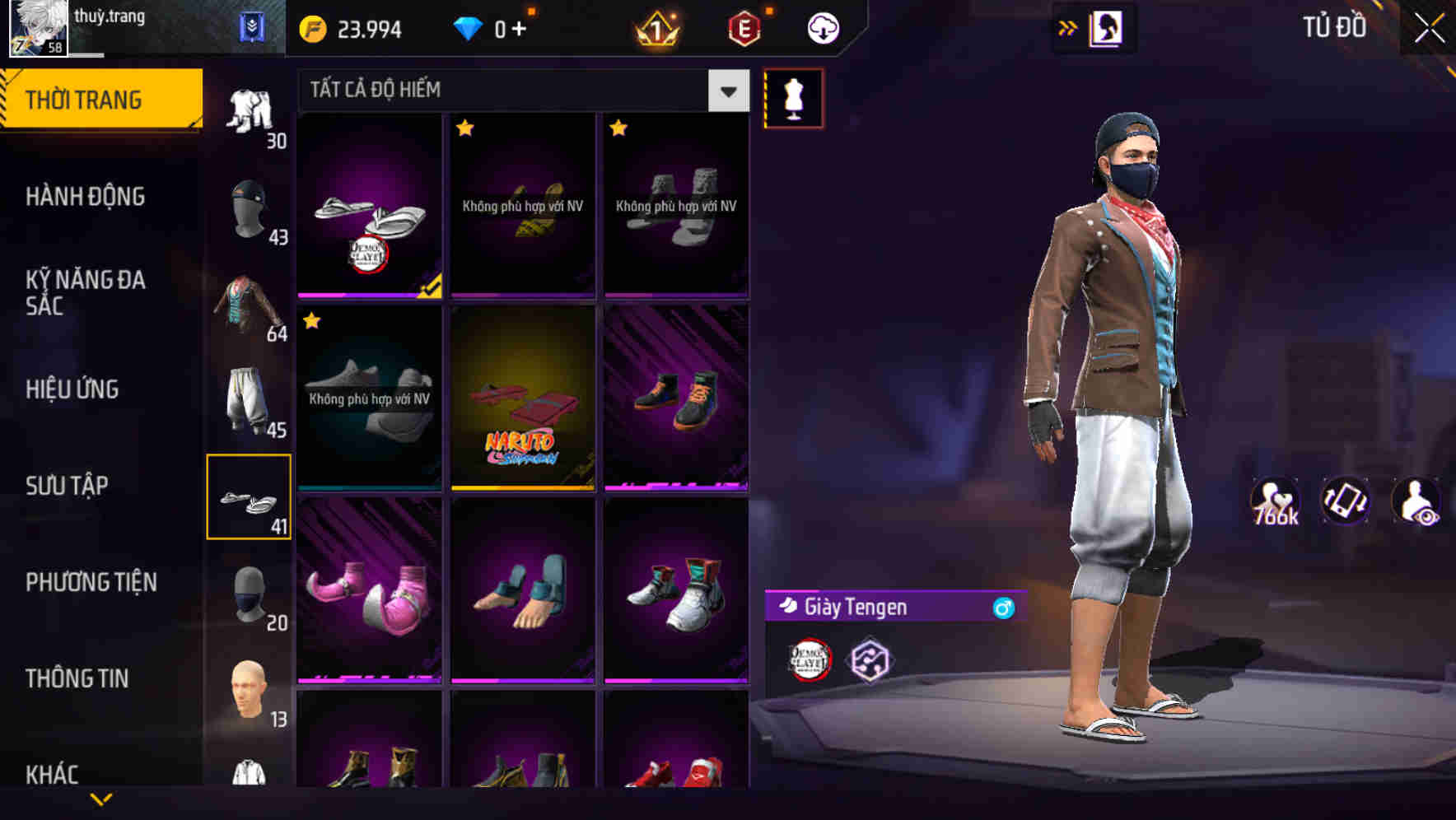Toggle the gender symbol on Giày Tengen label
The width and height of the screenshot is (1456, 820).
[1002, 608]
